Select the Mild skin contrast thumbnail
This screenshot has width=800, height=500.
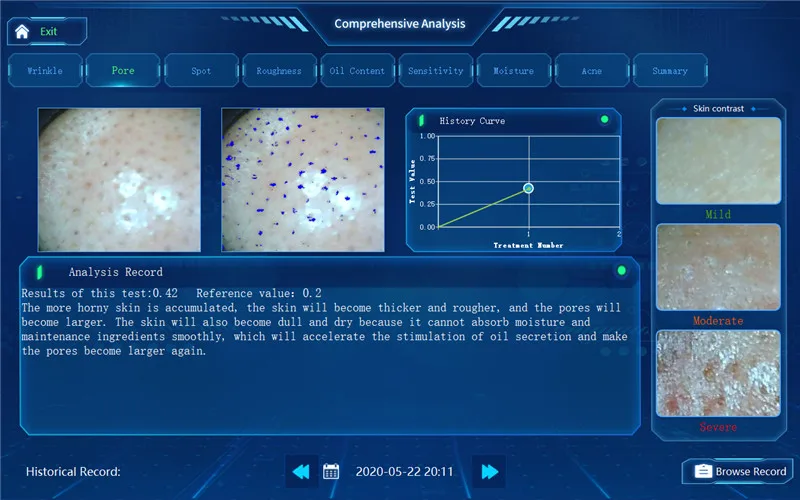coord(718,161)
